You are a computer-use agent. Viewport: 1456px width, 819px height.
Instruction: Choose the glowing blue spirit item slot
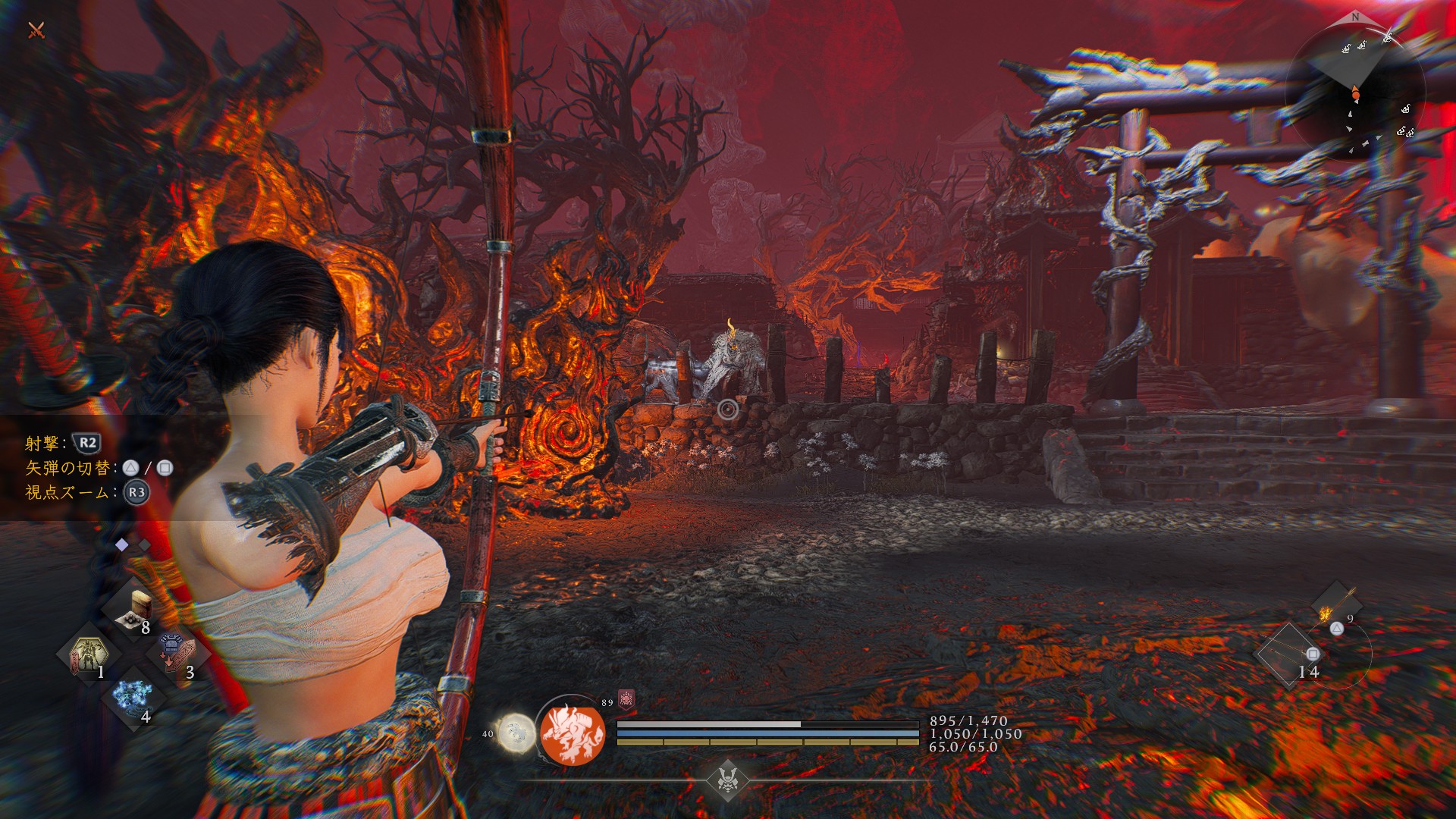[133, 697]
